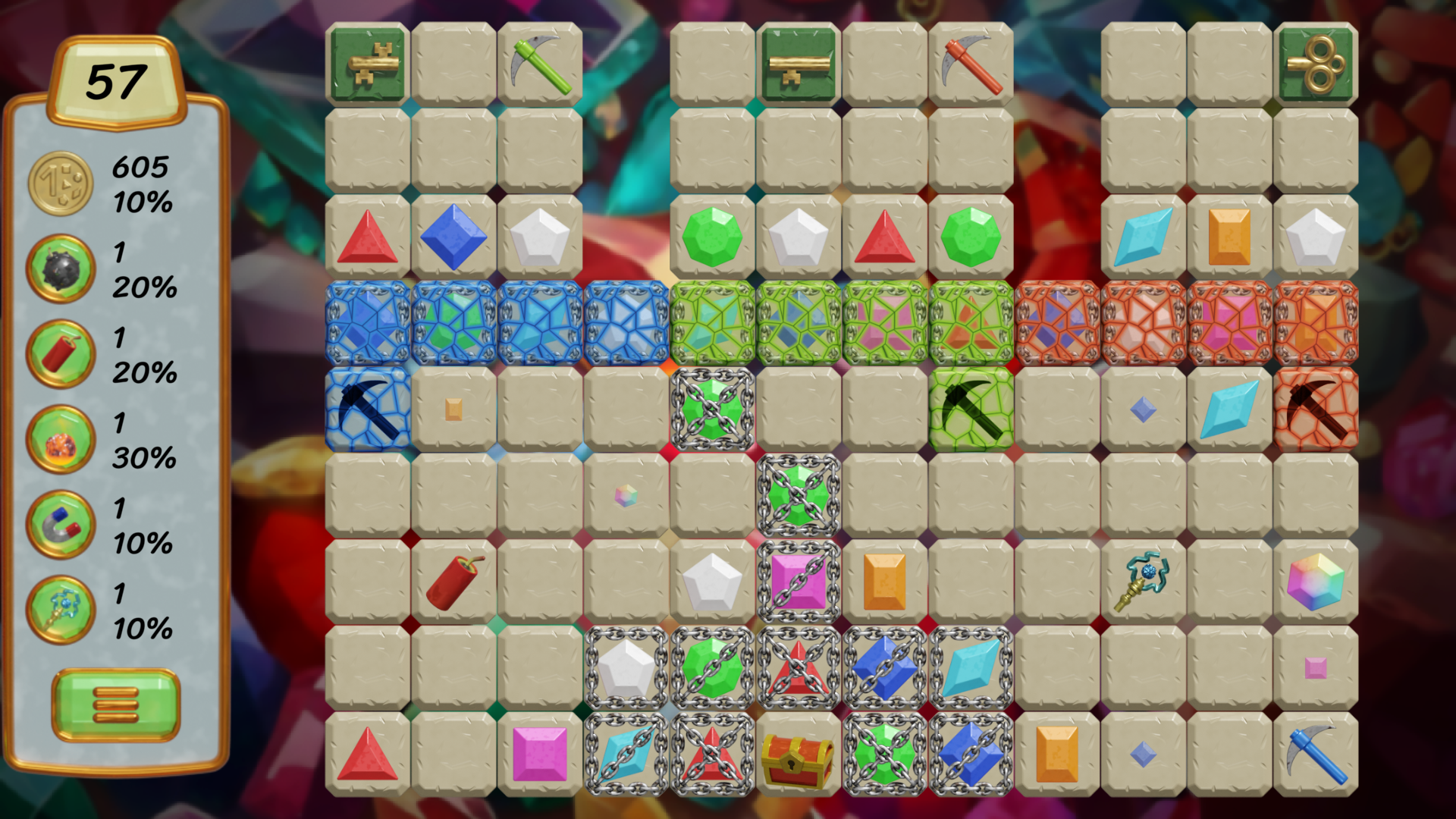Click the golden key on the top-left green tile

pyautogui.click(x=367, y=62)
